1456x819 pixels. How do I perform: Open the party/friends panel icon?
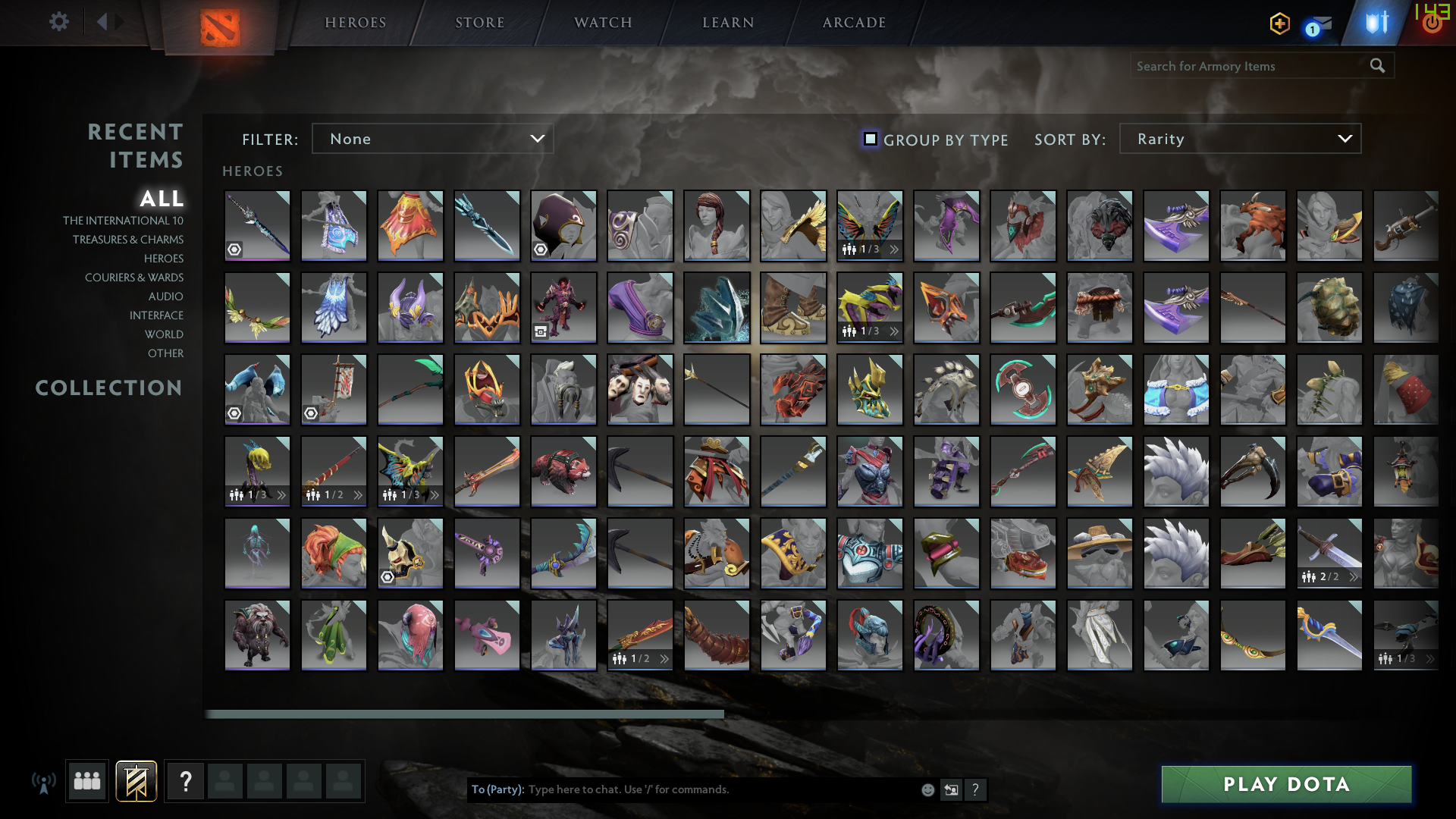click(x=86, y=781)
